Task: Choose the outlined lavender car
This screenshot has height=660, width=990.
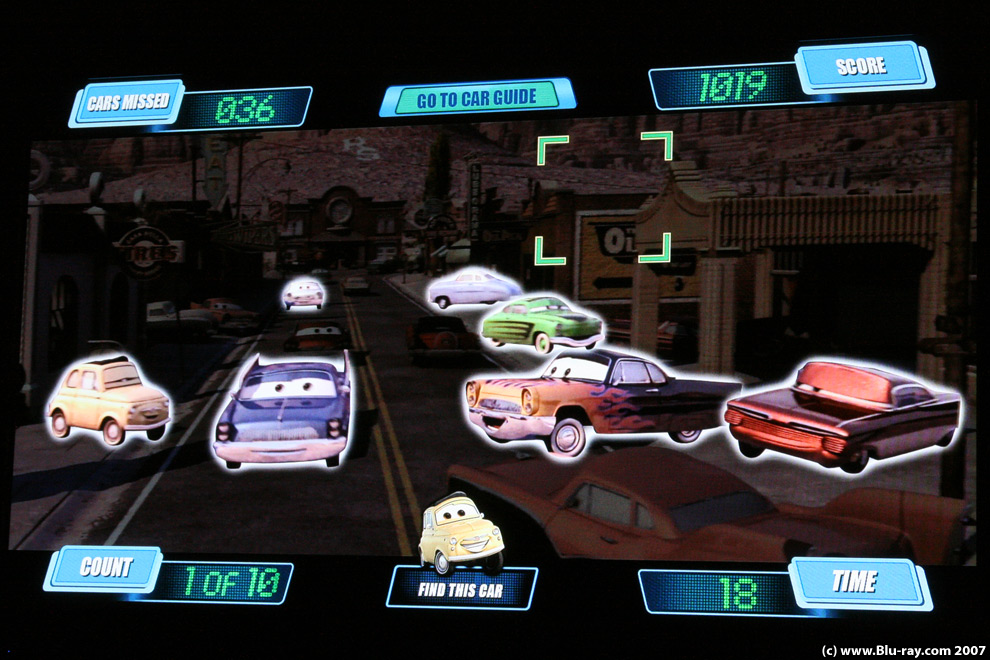Action: point(472,288)
